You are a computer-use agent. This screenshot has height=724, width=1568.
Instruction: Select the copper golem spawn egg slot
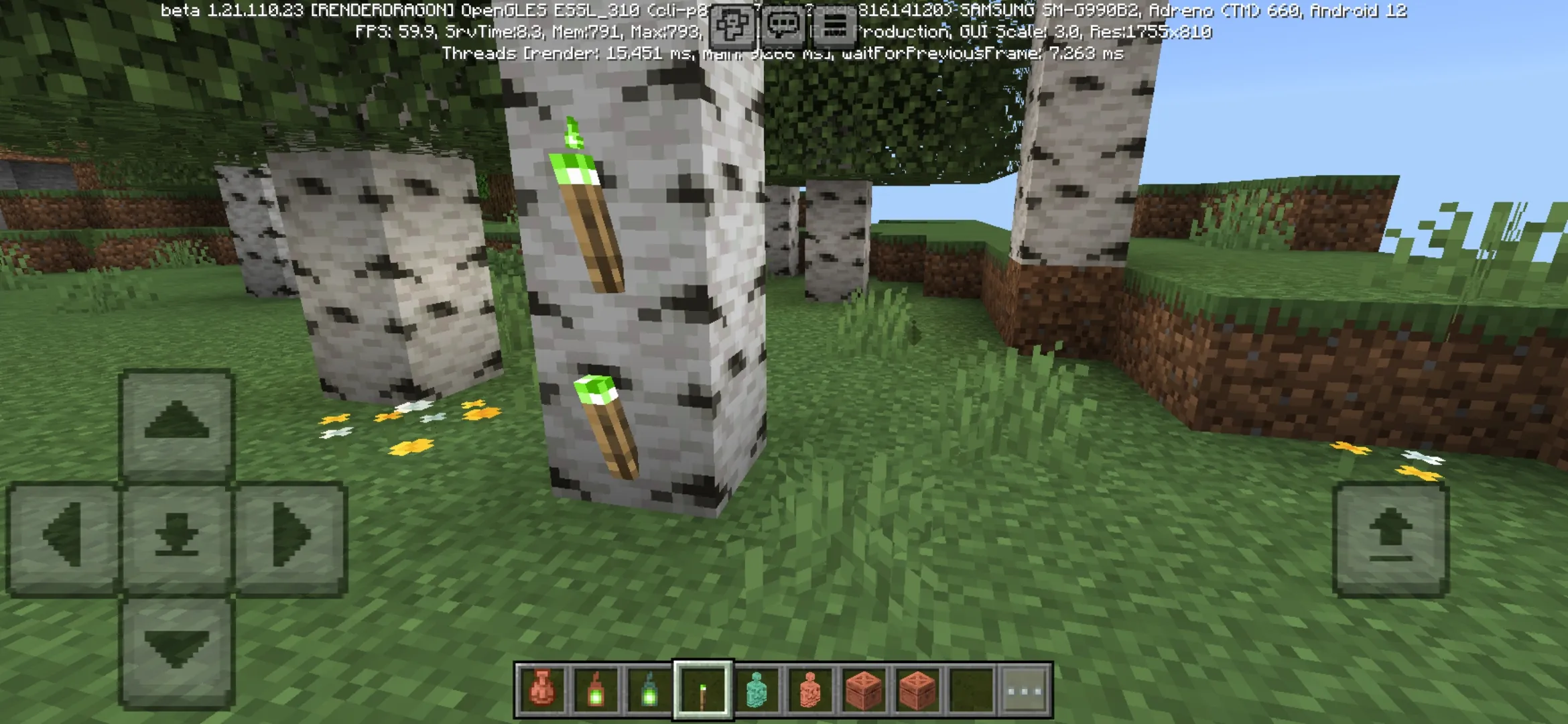tap(542, 690)
